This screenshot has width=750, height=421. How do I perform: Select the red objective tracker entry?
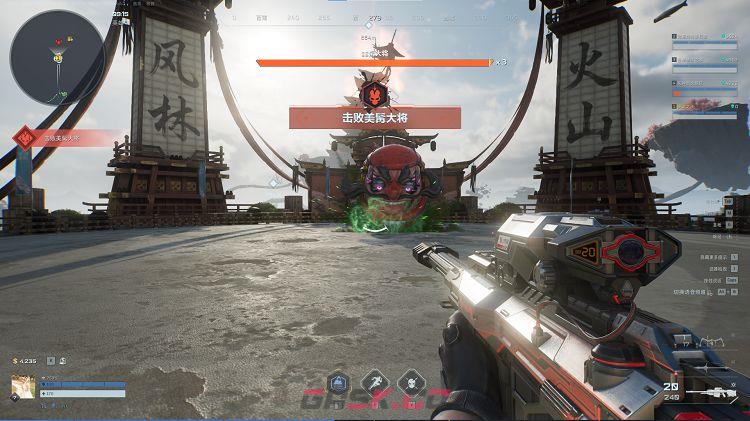pyautogui.click(x=65, y=137)
